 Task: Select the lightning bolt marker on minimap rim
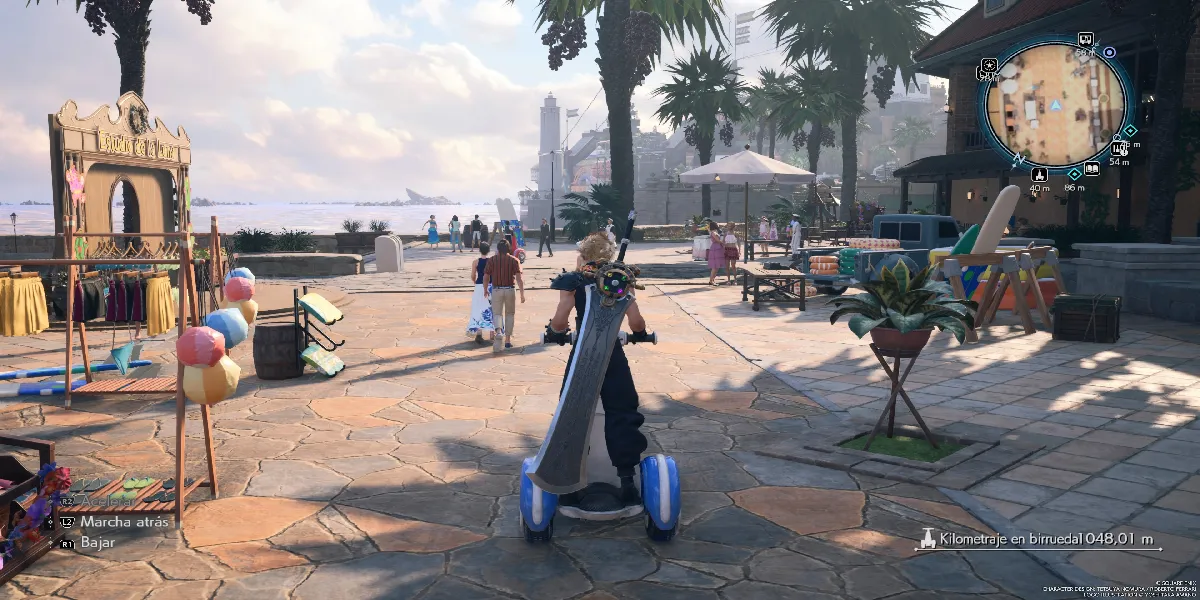tap(1018, 159)
